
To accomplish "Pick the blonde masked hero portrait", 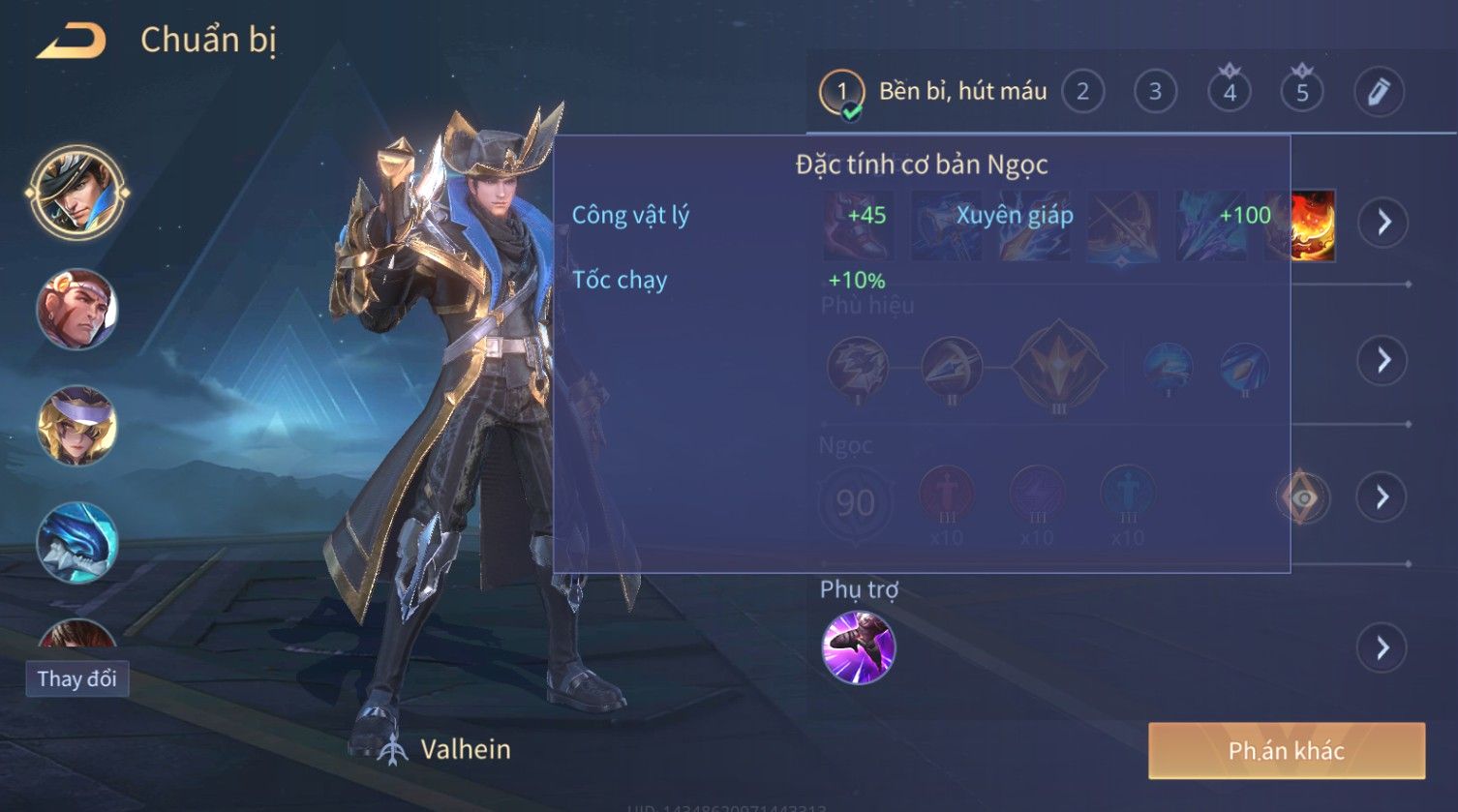I will pos(77,426).
